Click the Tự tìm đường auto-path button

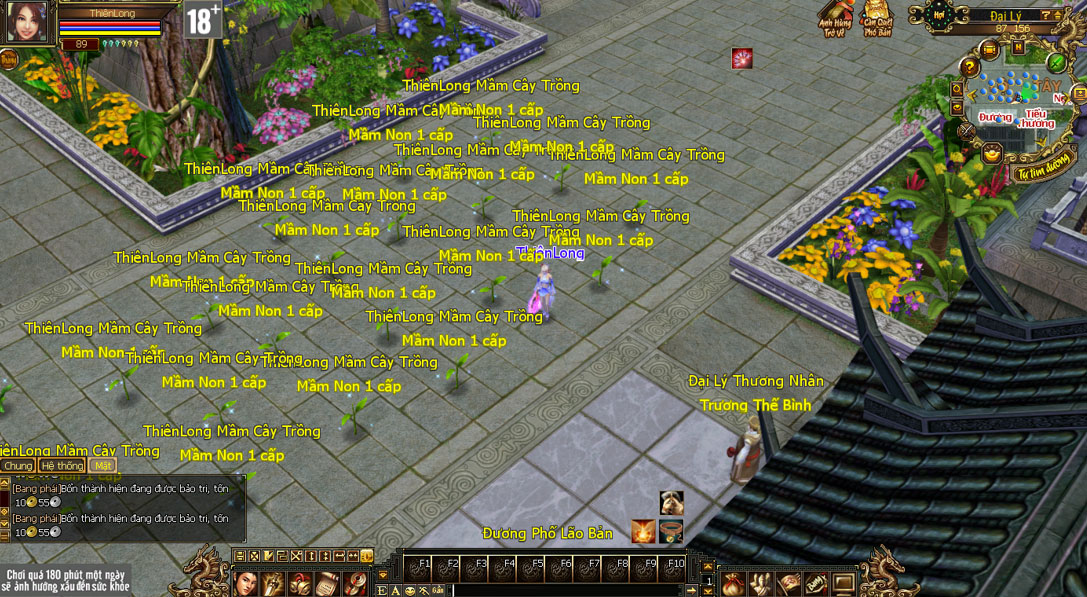1043,172
